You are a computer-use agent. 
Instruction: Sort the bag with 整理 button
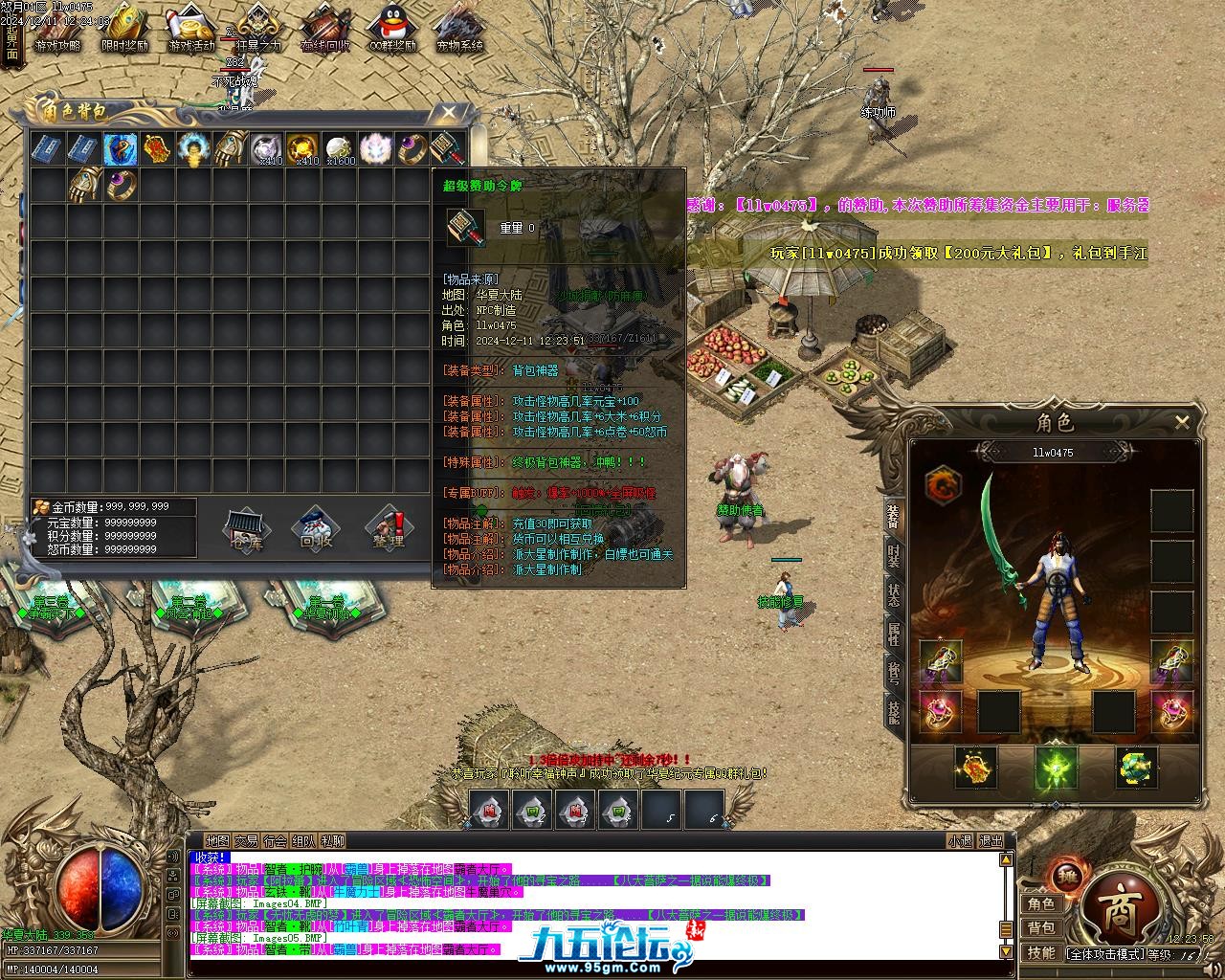click(388, 528)
